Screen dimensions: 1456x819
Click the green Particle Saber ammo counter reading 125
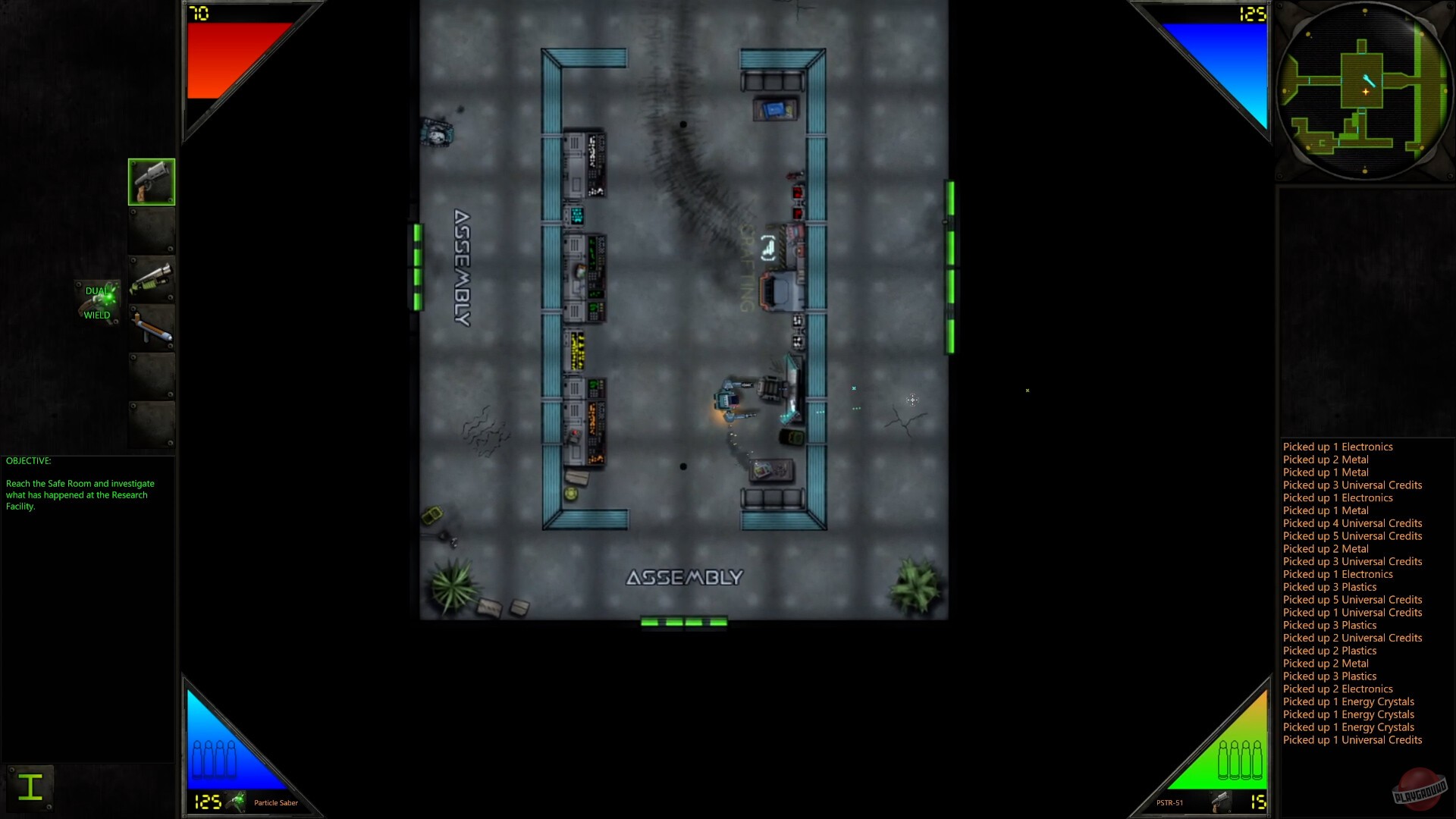point(206,801)
